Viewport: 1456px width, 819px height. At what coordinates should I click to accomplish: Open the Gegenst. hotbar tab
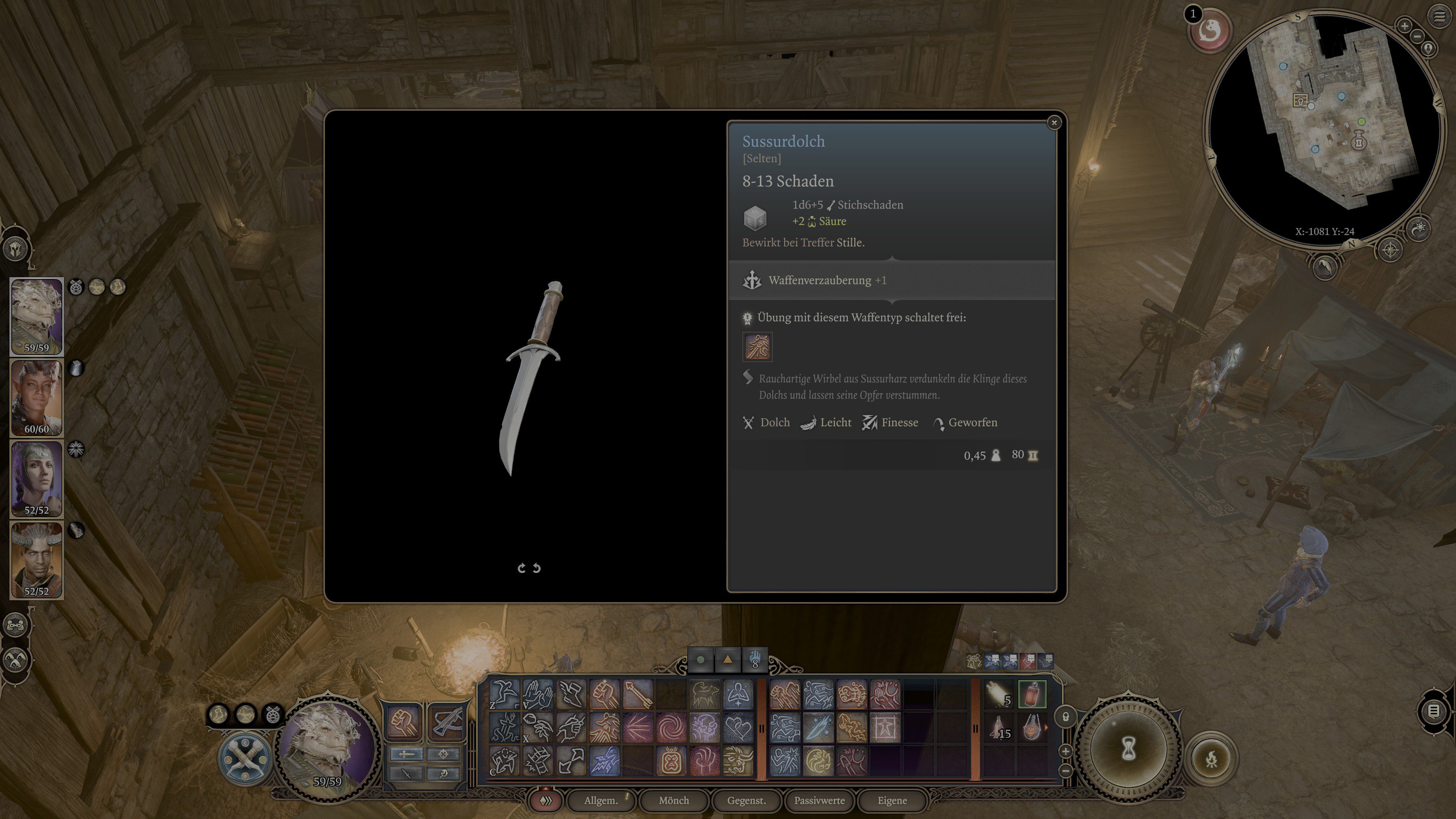click(x=746, y=800)
